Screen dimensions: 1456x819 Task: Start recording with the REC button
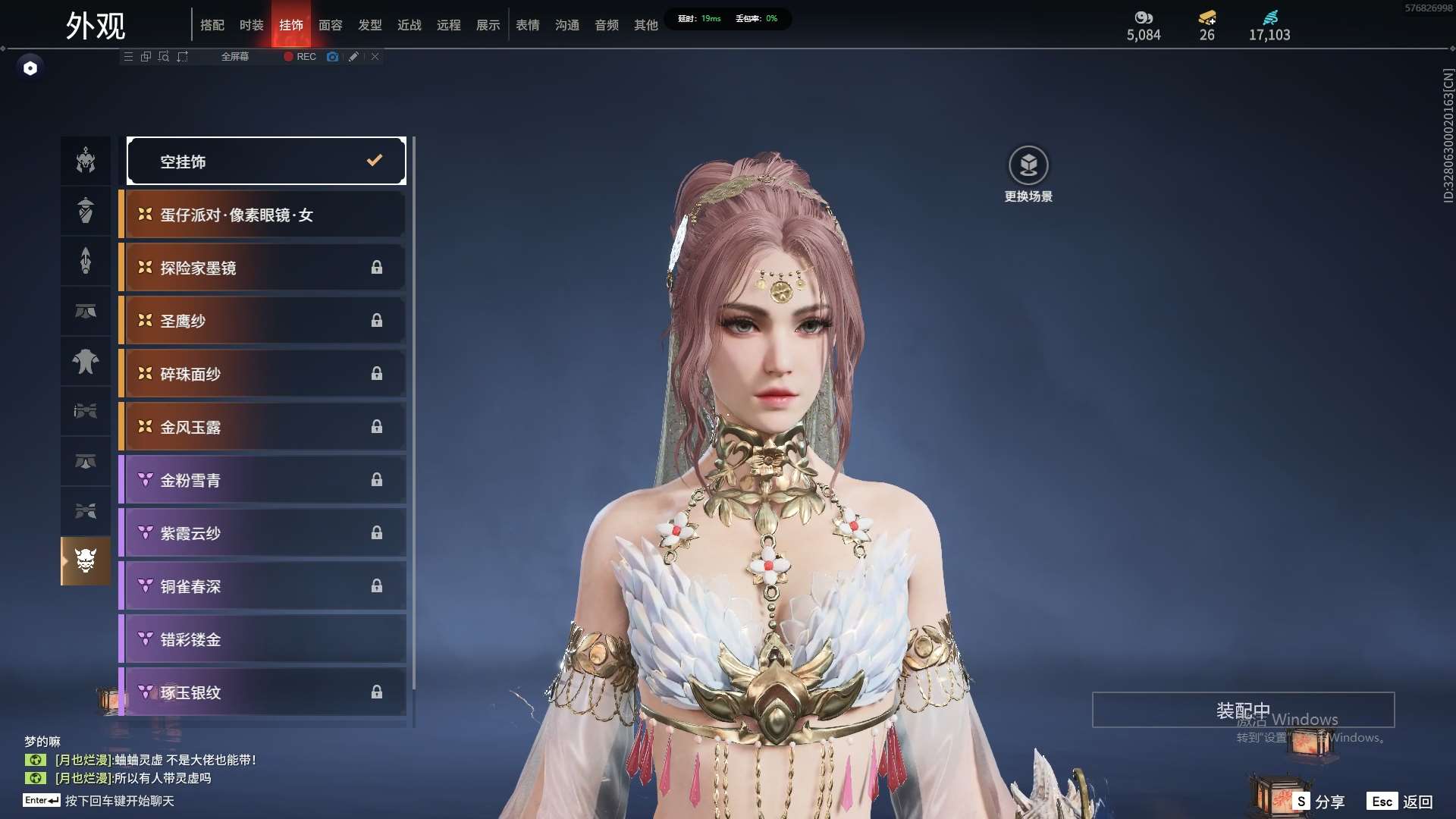tap(300, 57)
